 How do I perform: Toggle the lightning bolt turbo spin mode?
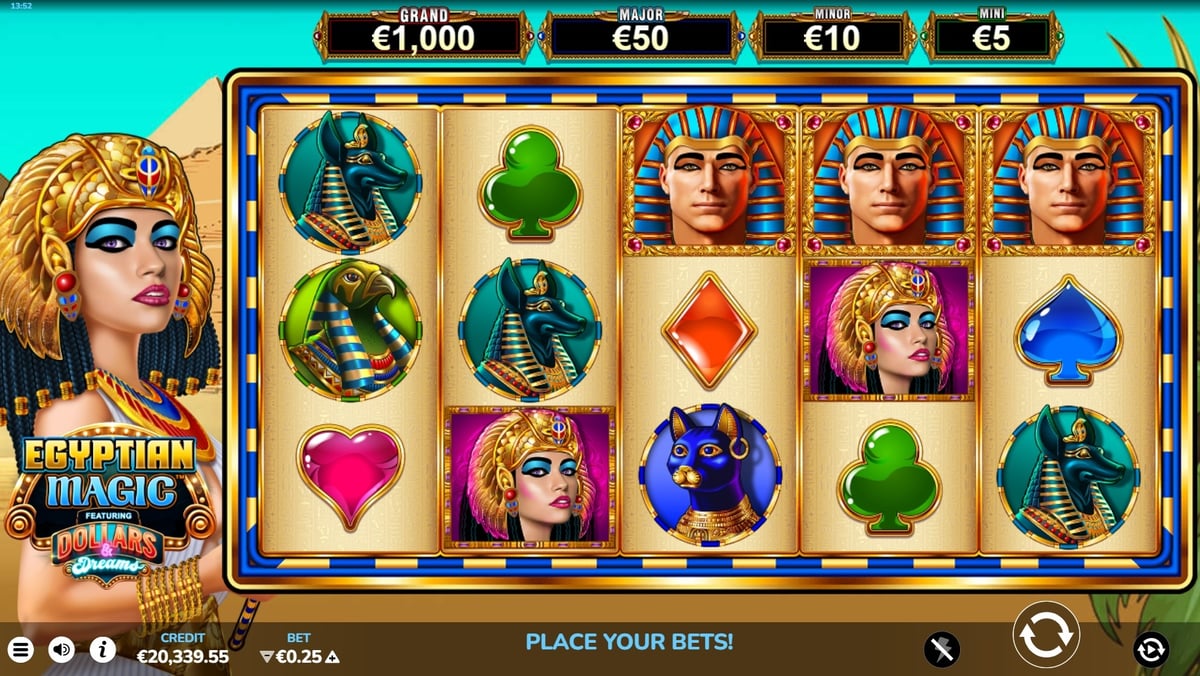941,649
